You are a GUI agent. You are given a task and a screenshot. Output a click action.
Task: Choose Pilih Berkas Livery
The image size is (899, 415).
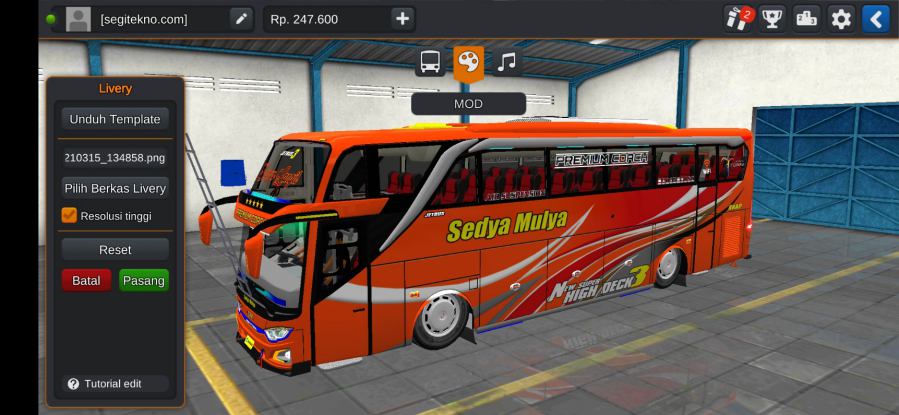pos(114,188)
